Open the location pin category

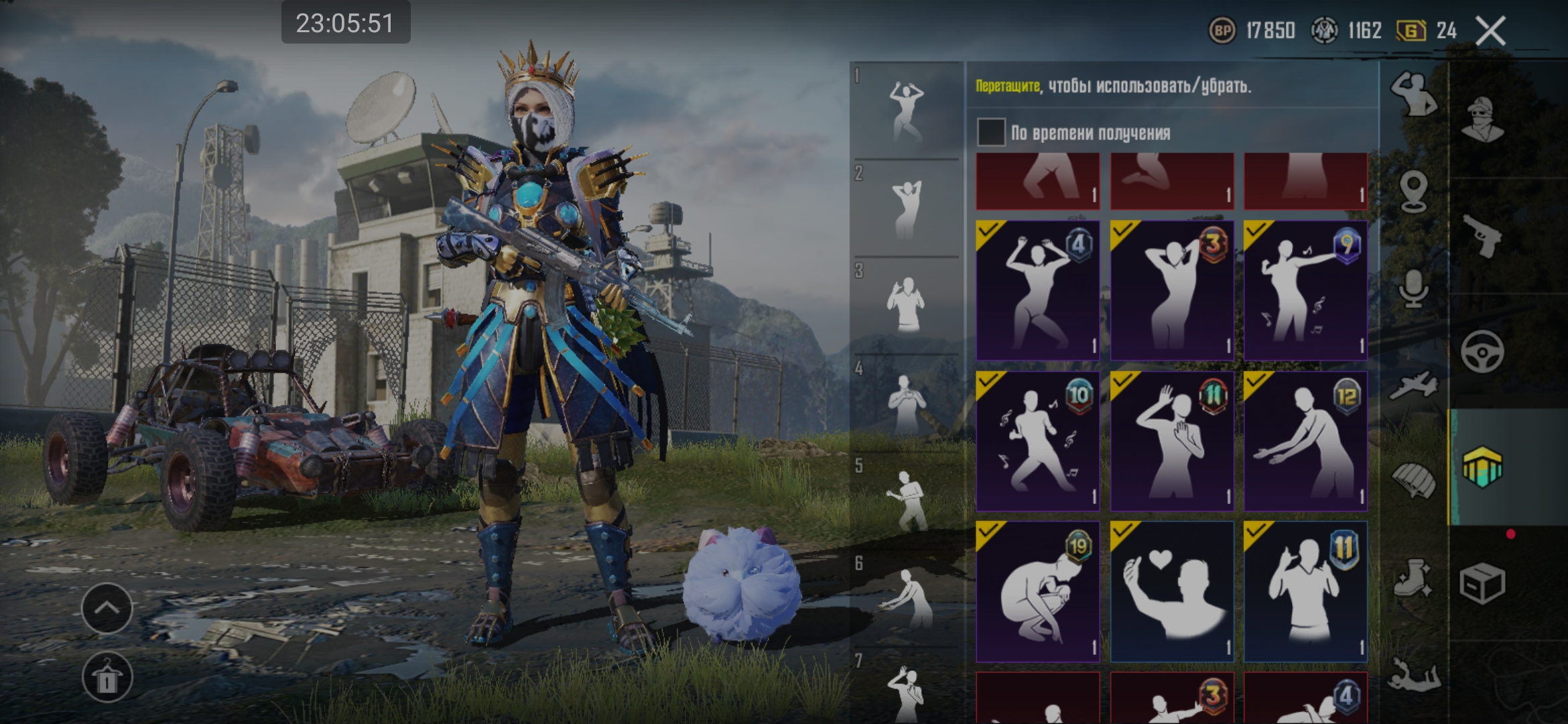point(1413,191)
